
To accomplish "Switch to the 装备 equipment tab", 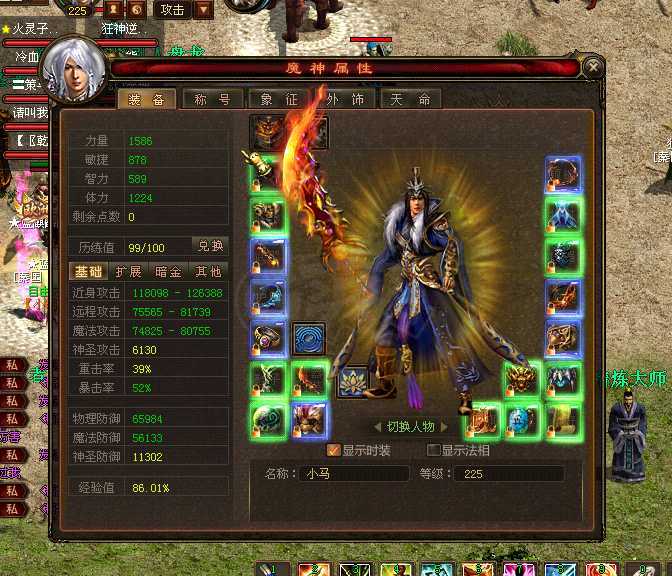I will (x=148, y=99).
